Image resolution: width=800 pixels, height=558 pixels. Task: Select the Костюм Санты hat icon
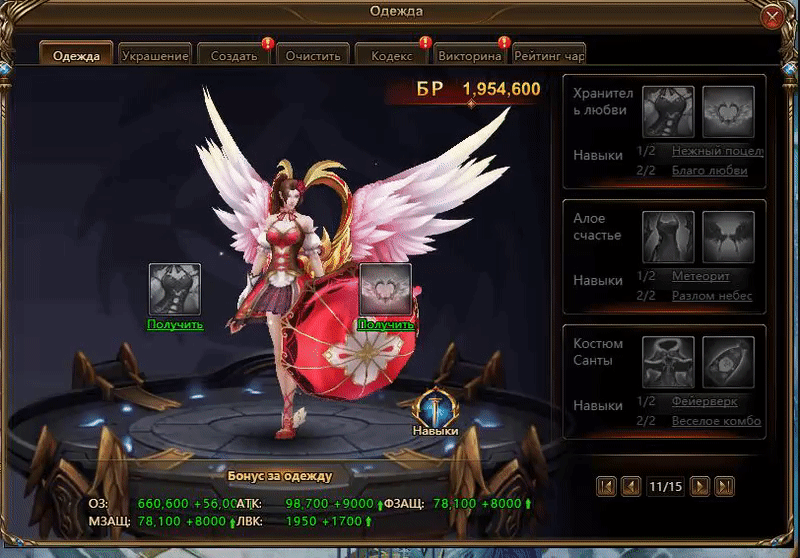(667, 360)
